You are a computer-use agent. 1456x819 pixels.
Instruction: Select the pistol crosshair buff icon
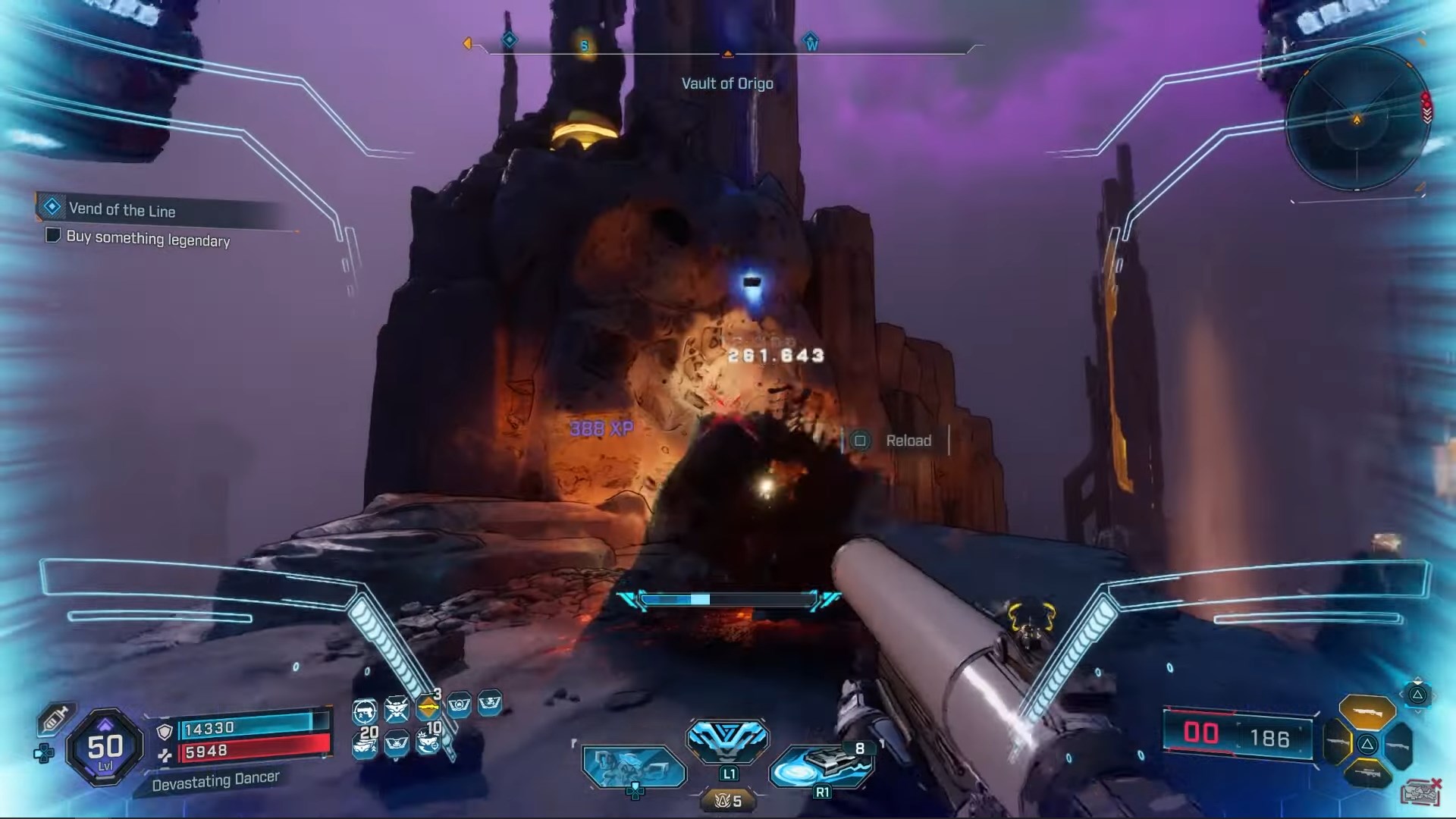click(364, 711)
